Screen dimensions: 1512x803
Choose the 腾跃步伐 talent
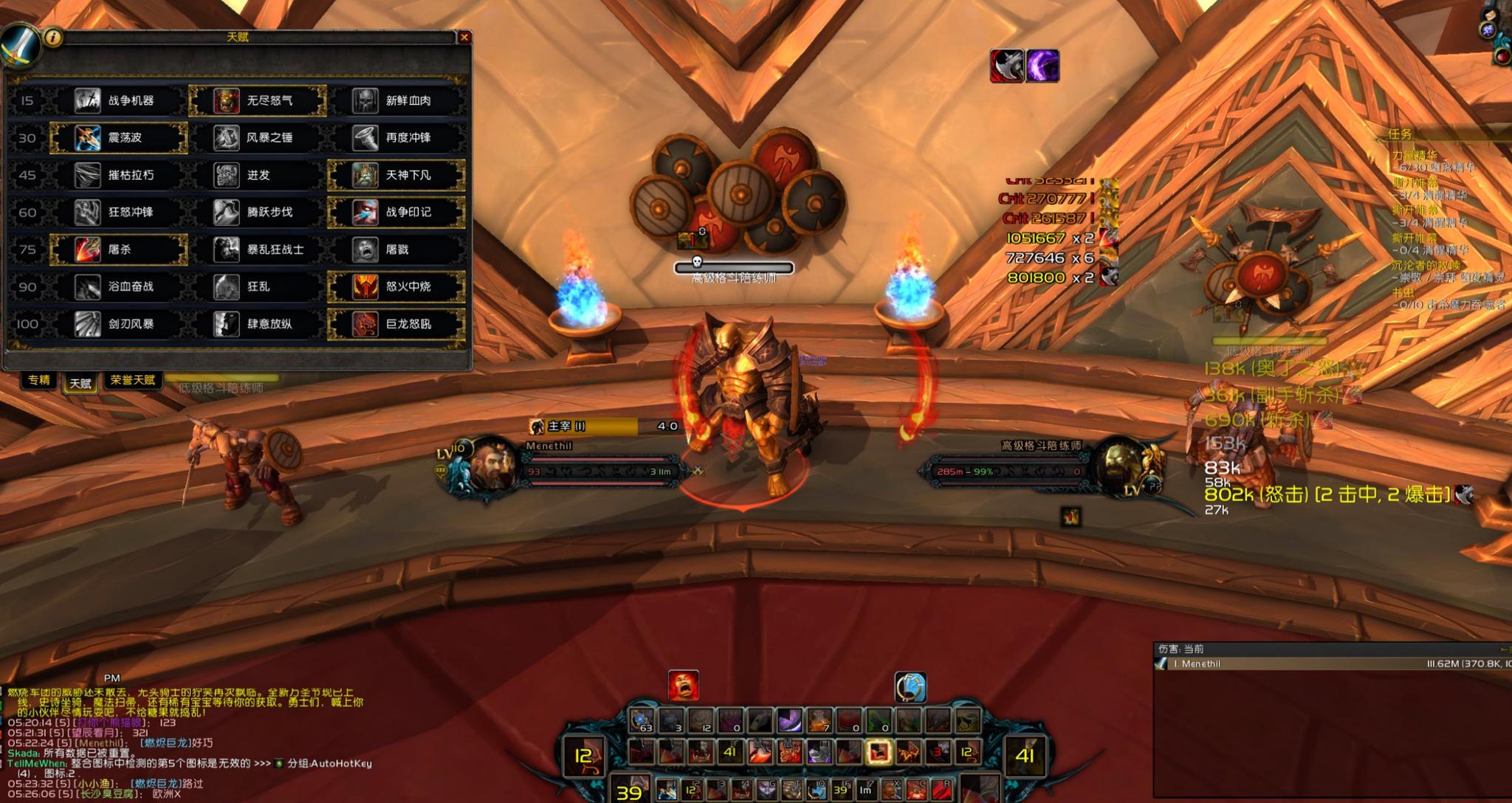click(x=258, y=213)
